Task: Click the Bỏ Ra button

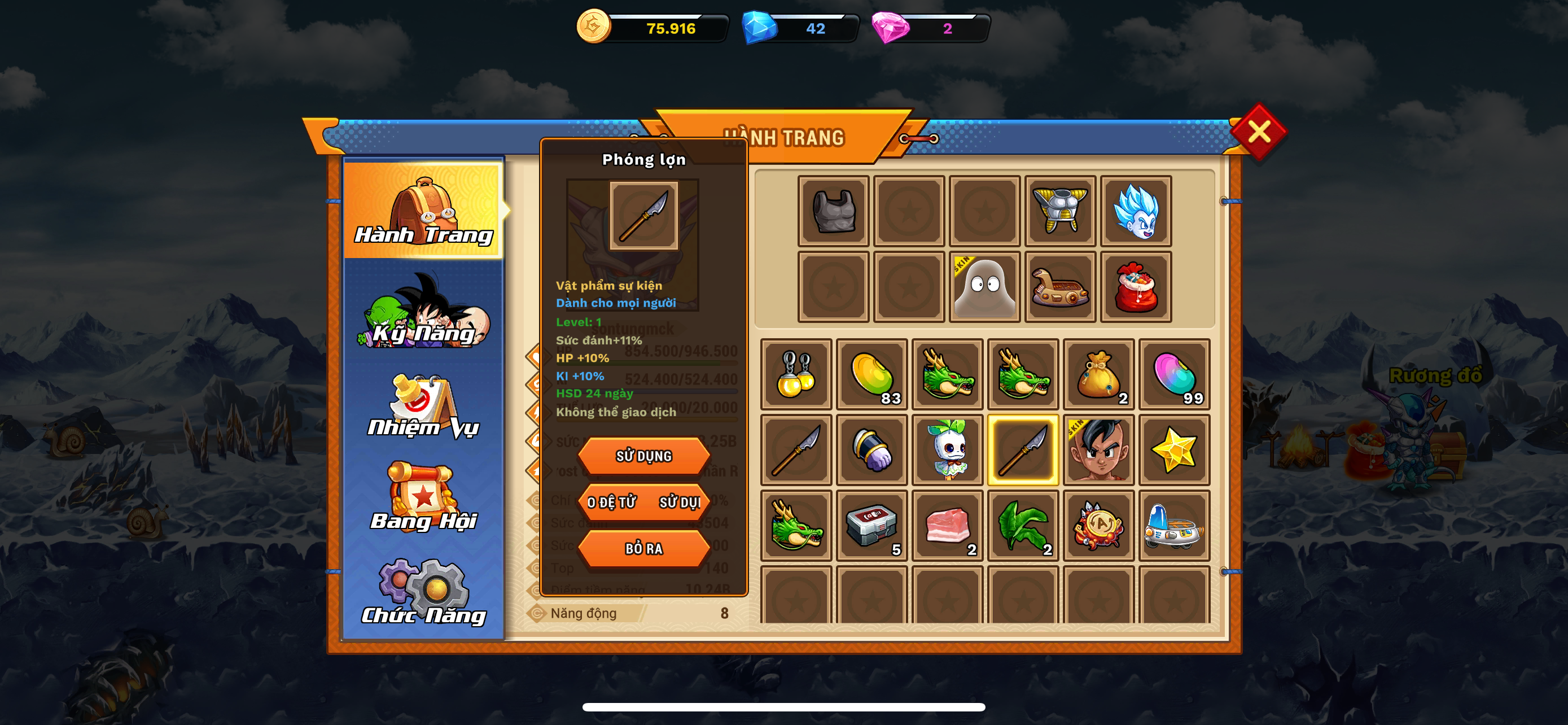Action: [x=643, y=548]
